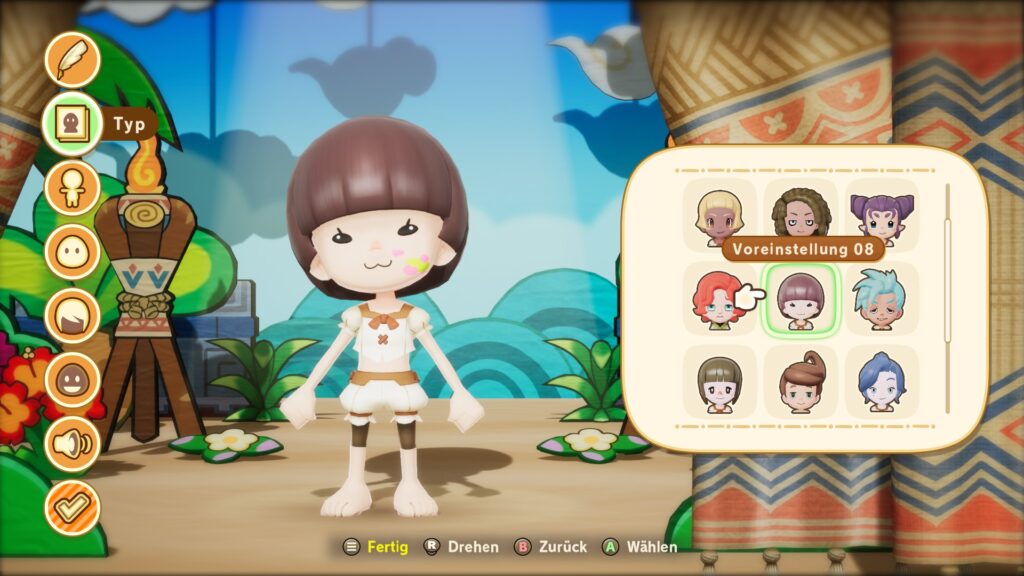Pick the blue swept hair preset
Image resolution: width=1024 pixels, height=576 pixels.
coord(881,382)
